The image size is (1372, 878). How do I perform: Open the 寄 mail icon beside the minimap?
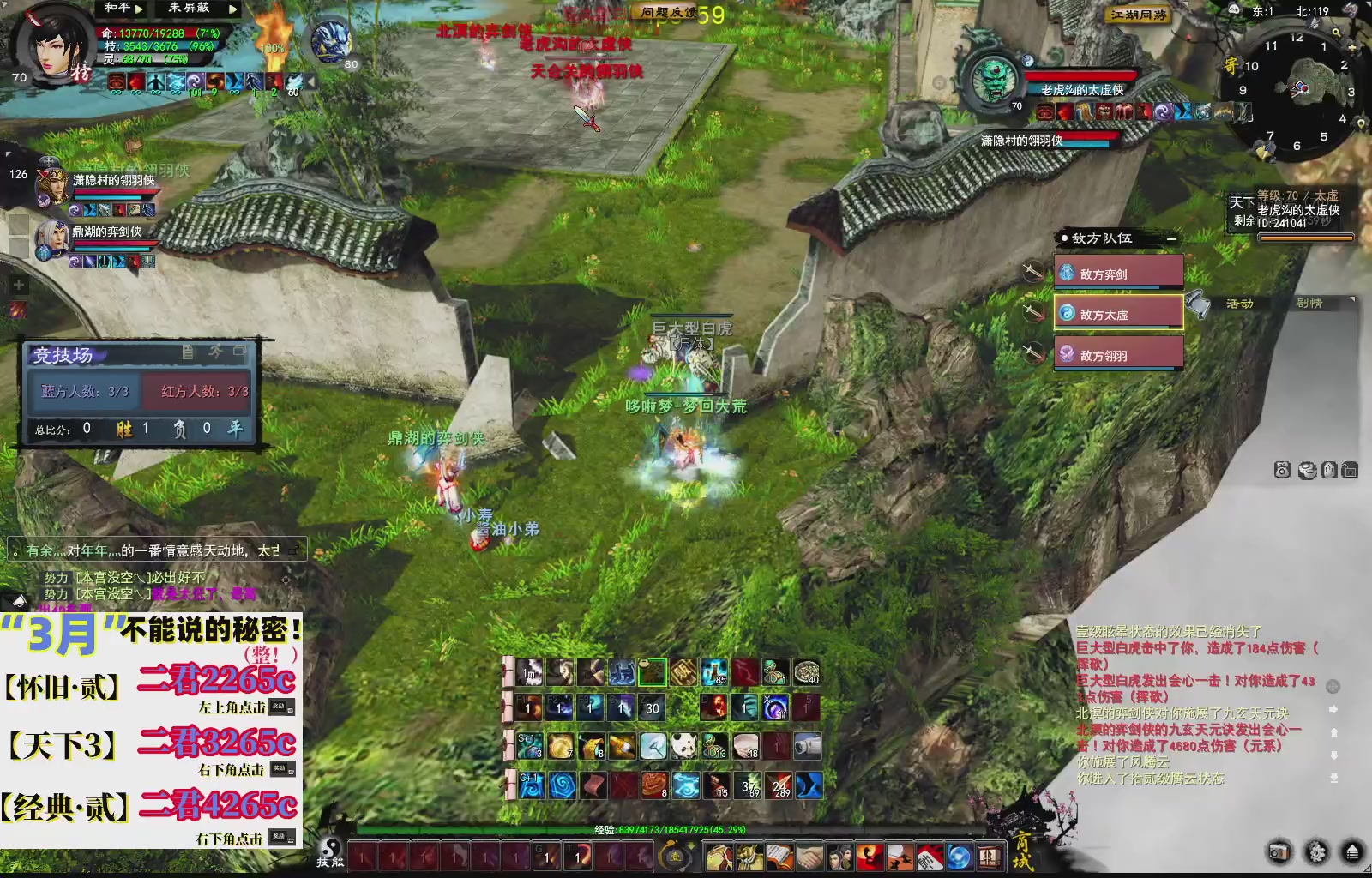pos(1231,65)
